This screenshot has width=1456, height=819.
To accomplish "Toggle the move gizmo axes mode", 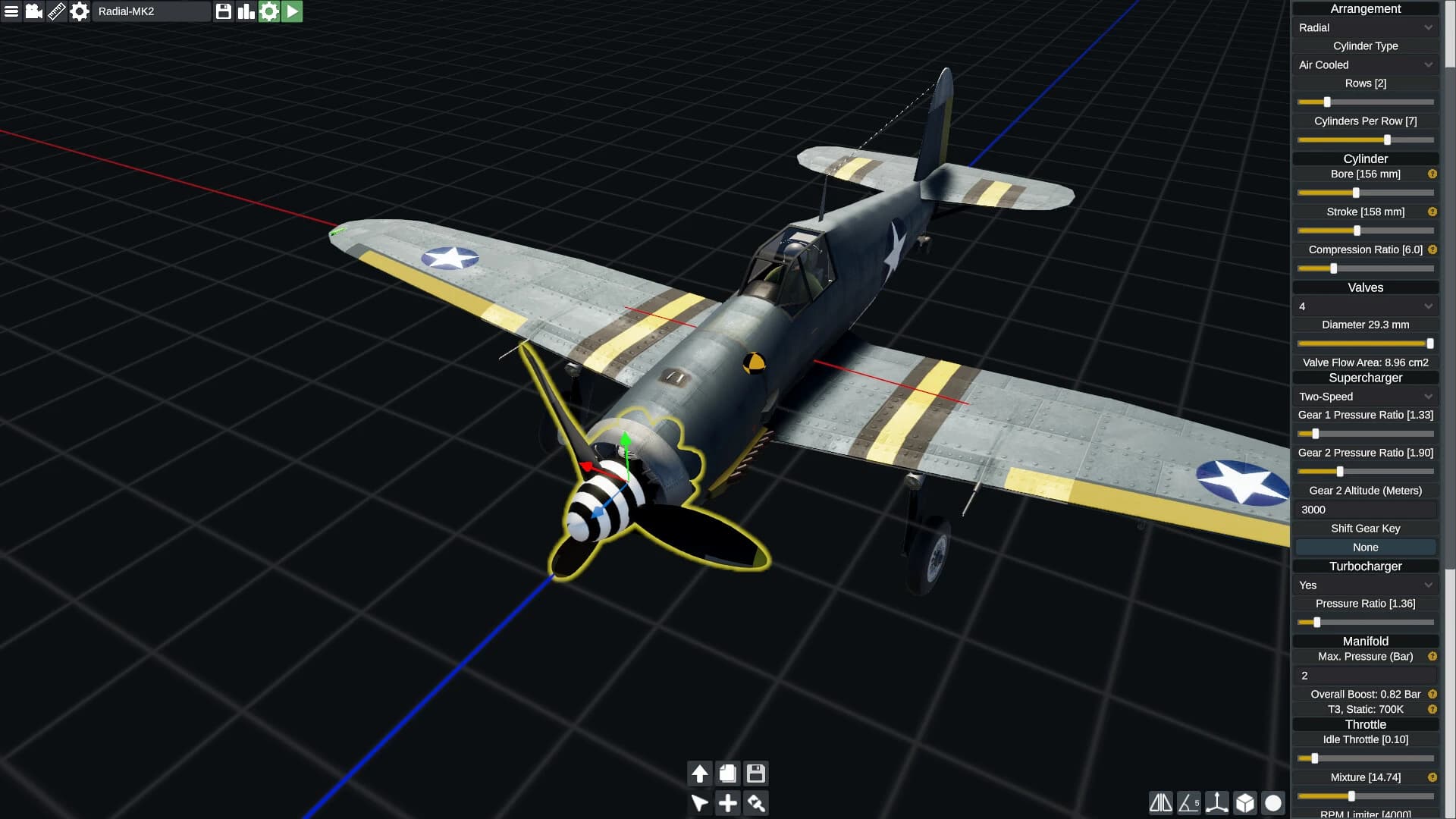I will tap(1216, 802).
